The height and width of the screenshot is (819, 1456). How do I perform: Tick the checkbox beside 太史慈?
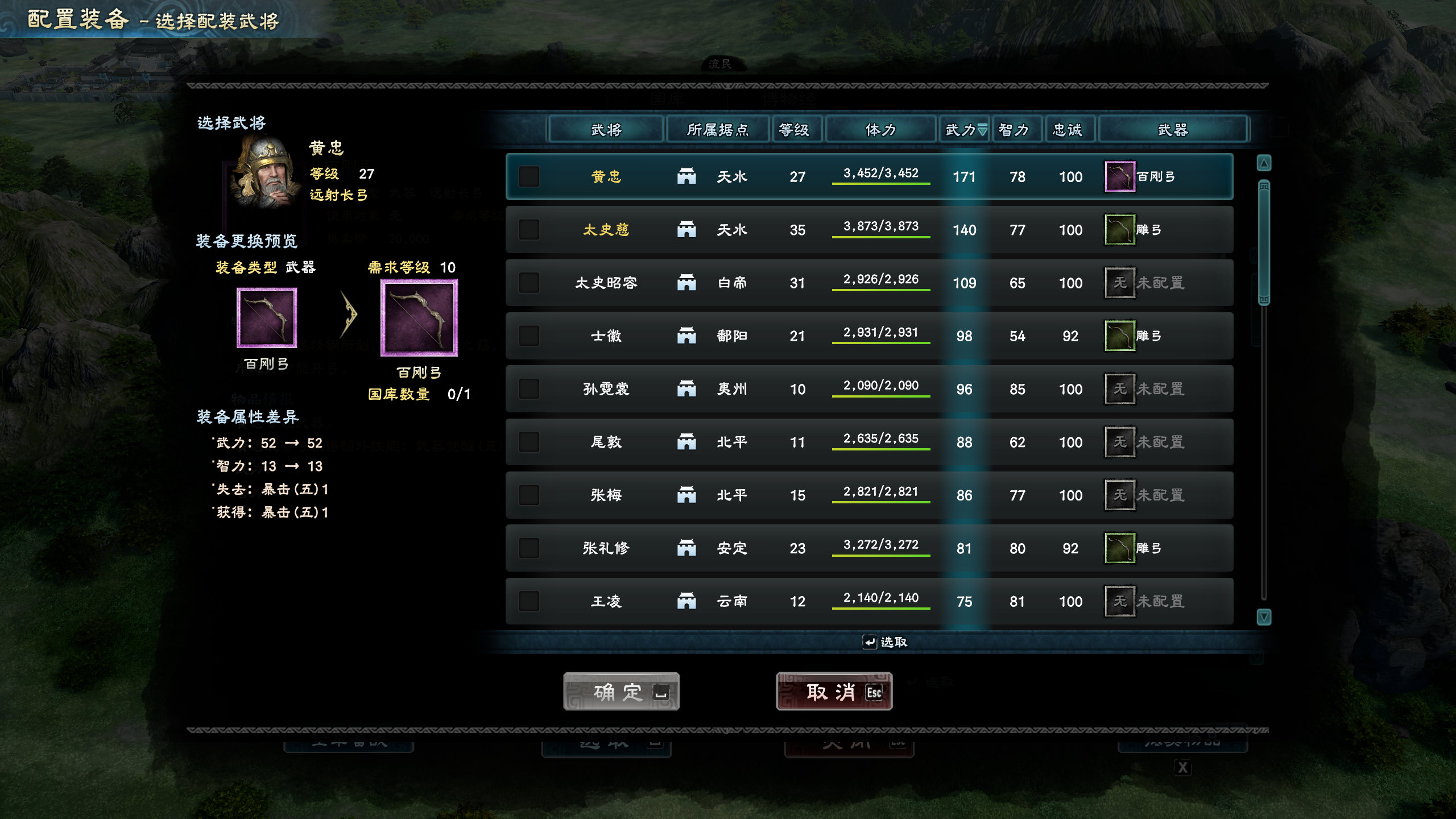pyautogui.click(x=529, y=230)
